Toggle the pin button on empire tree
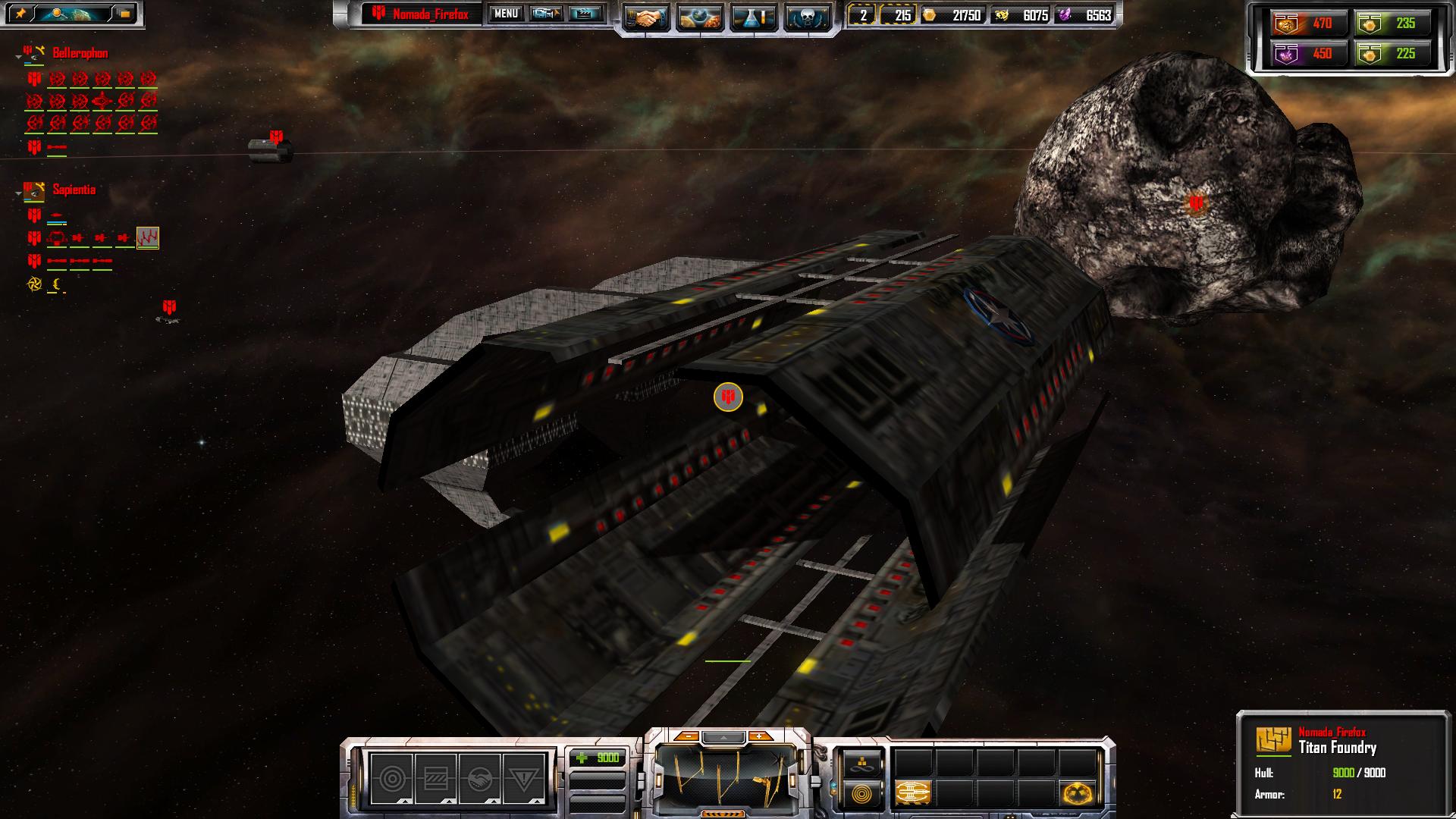Image resolution: width=1456 pixels, height=819 pixels. point(20,14)
